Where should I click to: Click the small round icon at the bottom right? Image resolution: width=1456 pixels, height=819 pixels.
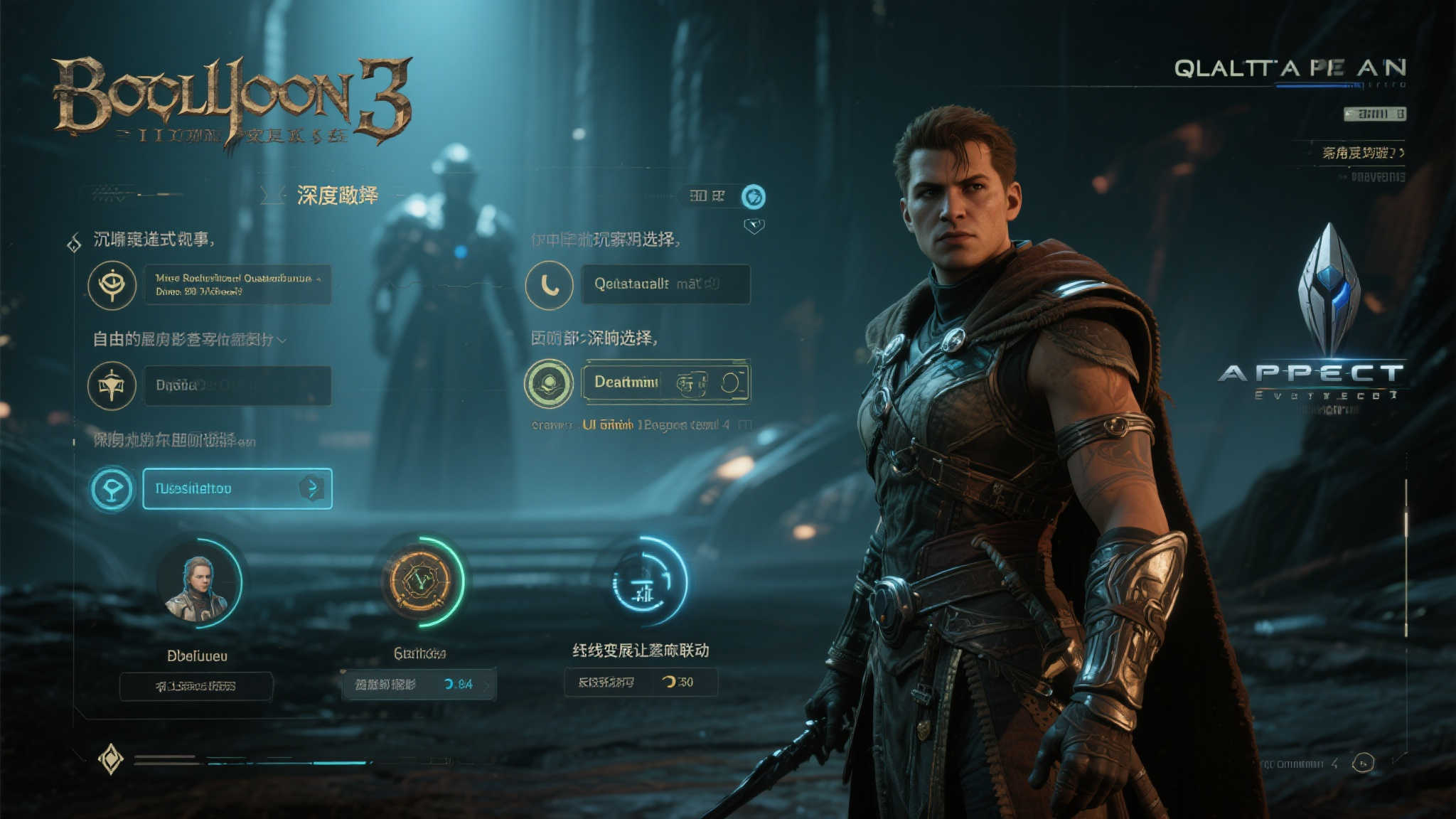tap(1362, 763)
